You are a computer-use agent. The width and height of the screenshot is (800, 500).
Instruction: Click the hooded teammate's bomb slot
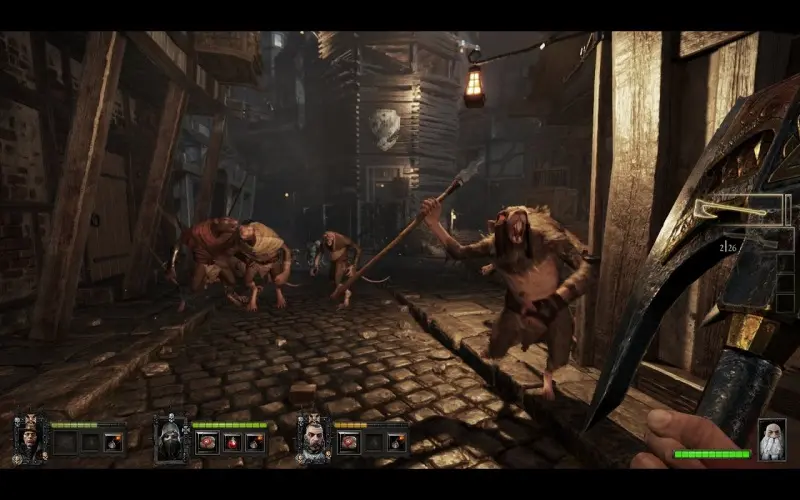[255, 442]
